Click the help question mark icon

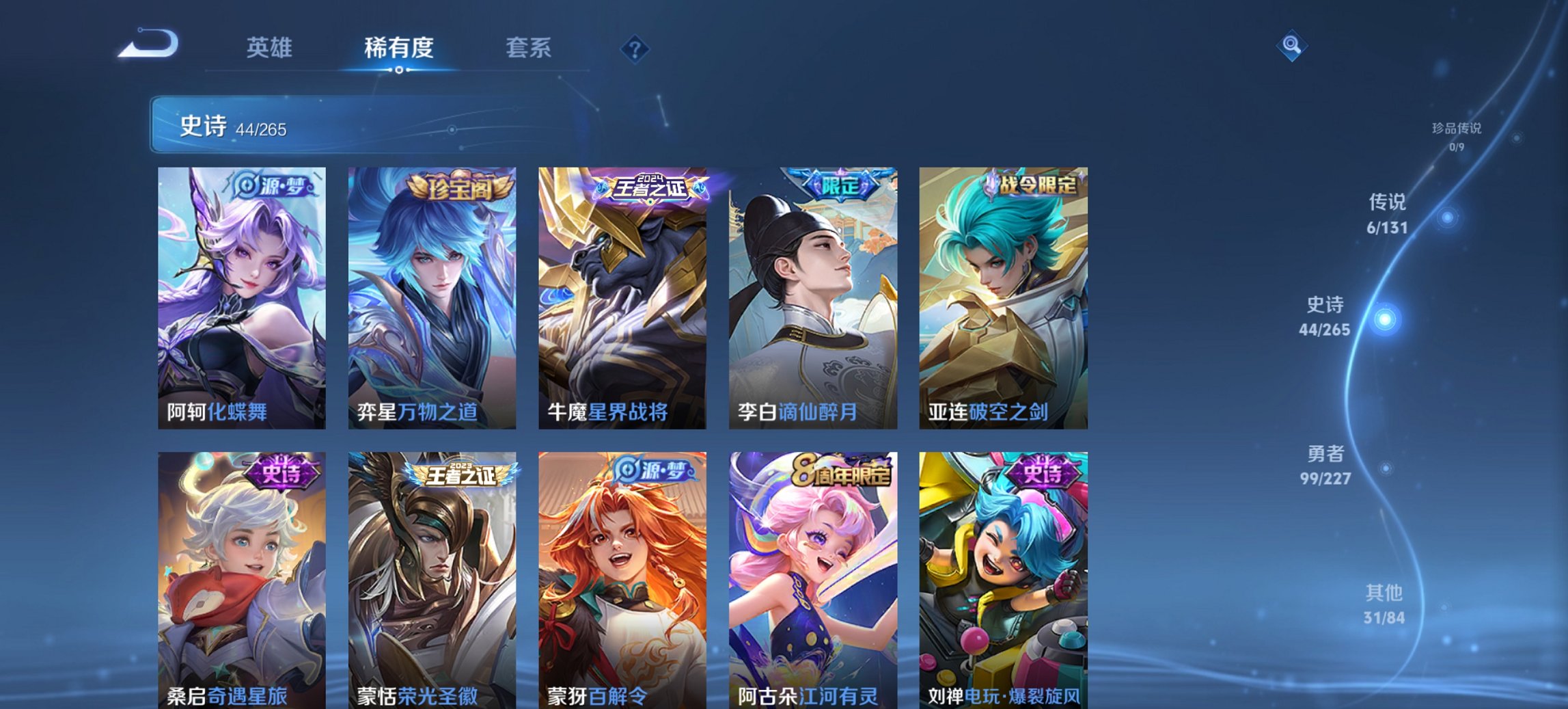(x=634, y=48)
